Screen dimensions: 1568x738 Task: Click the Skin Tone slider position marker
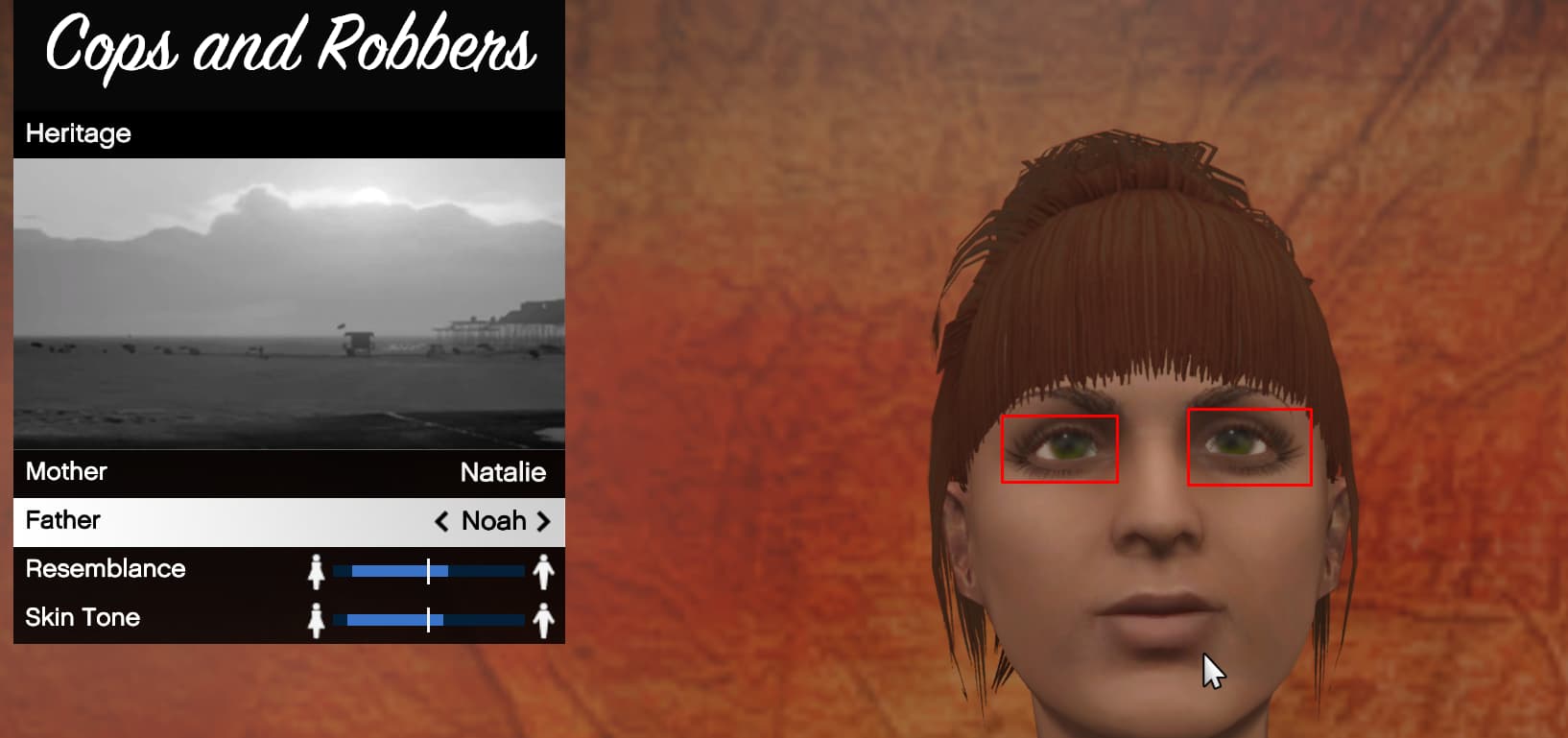(429, 619)
